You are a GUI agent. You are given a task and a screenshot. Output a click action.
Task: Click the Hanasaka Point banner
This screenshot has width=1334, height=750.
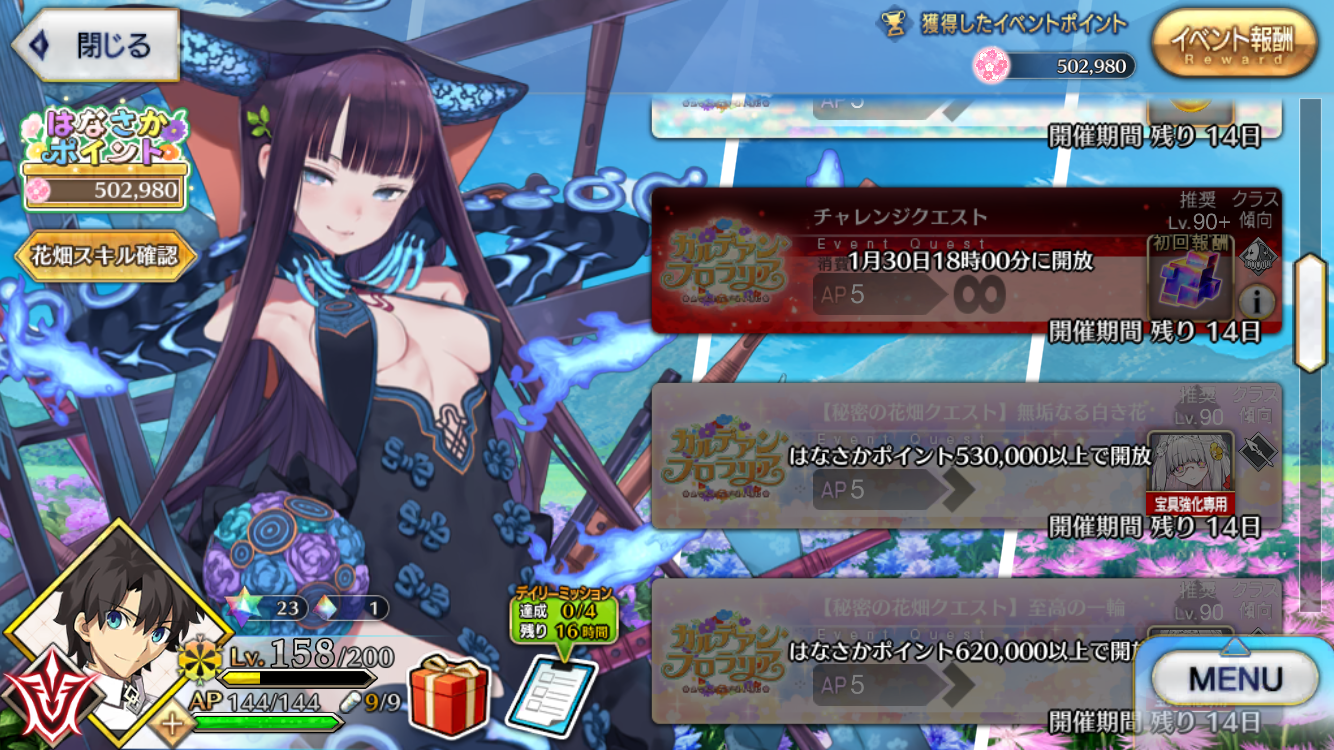coord(105,160)
